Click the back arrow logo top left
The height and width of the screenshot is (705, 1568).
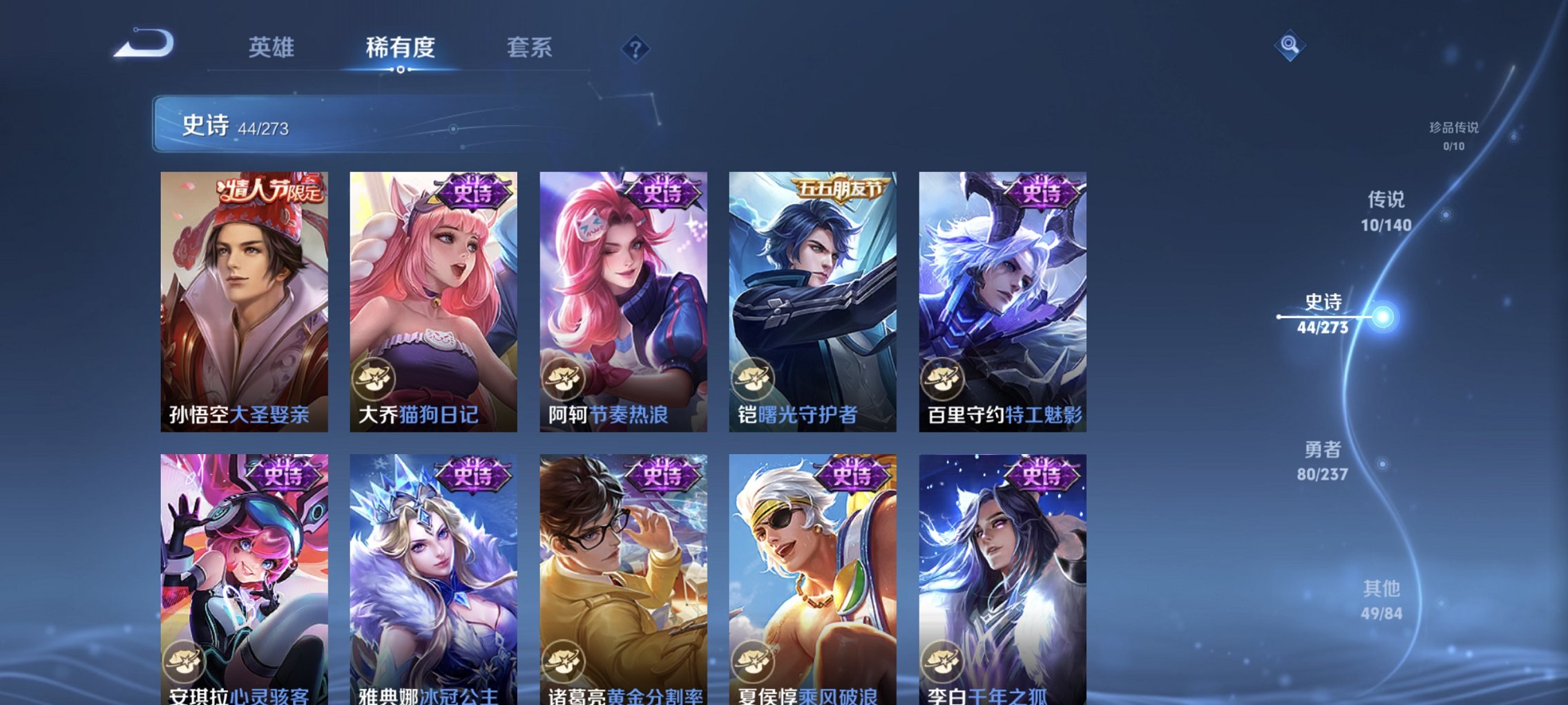pyautogui.click(x=145, y=47)
